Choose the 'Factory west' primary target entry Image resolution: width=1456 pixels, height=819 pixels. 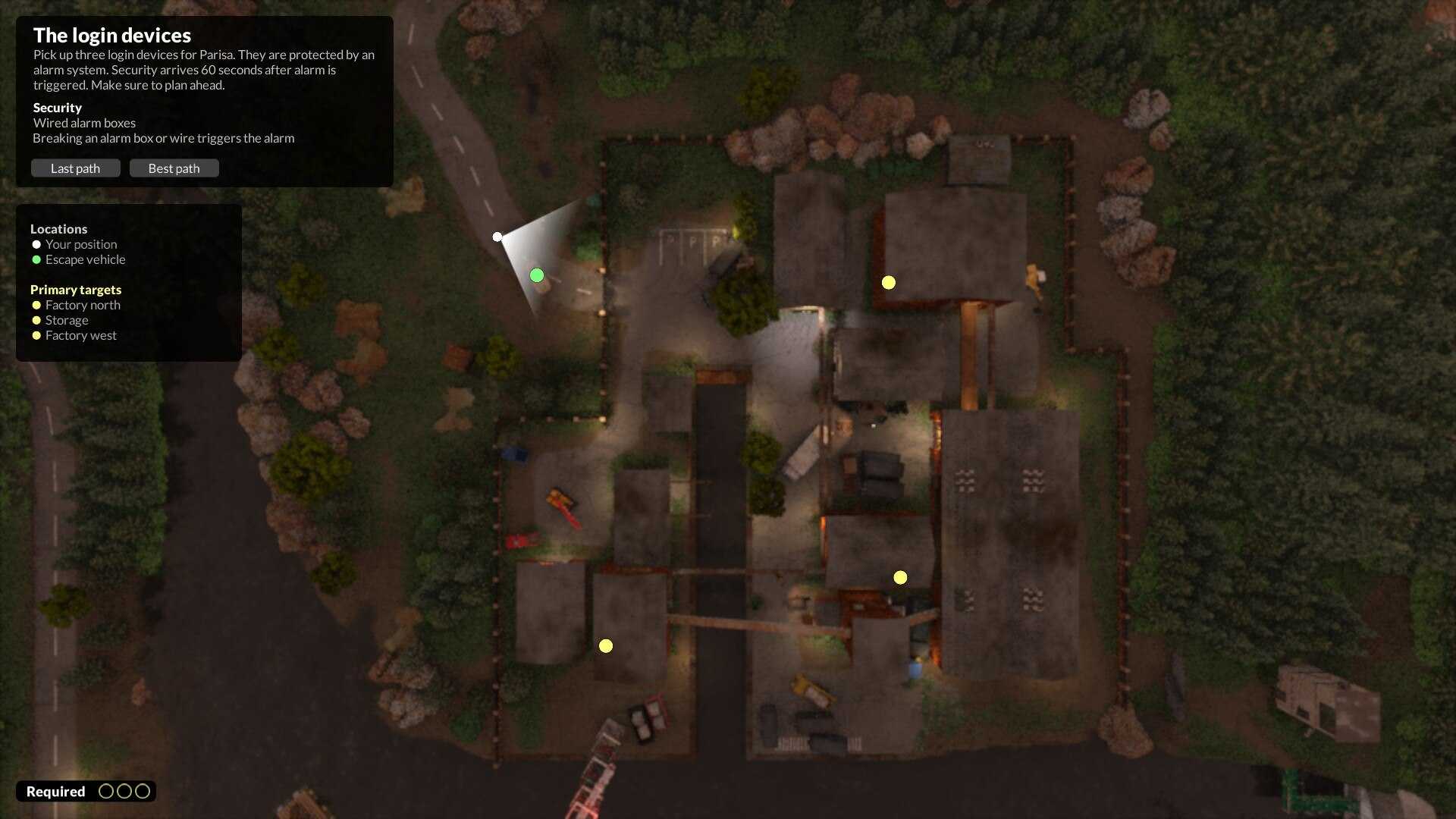coord(80,335)
